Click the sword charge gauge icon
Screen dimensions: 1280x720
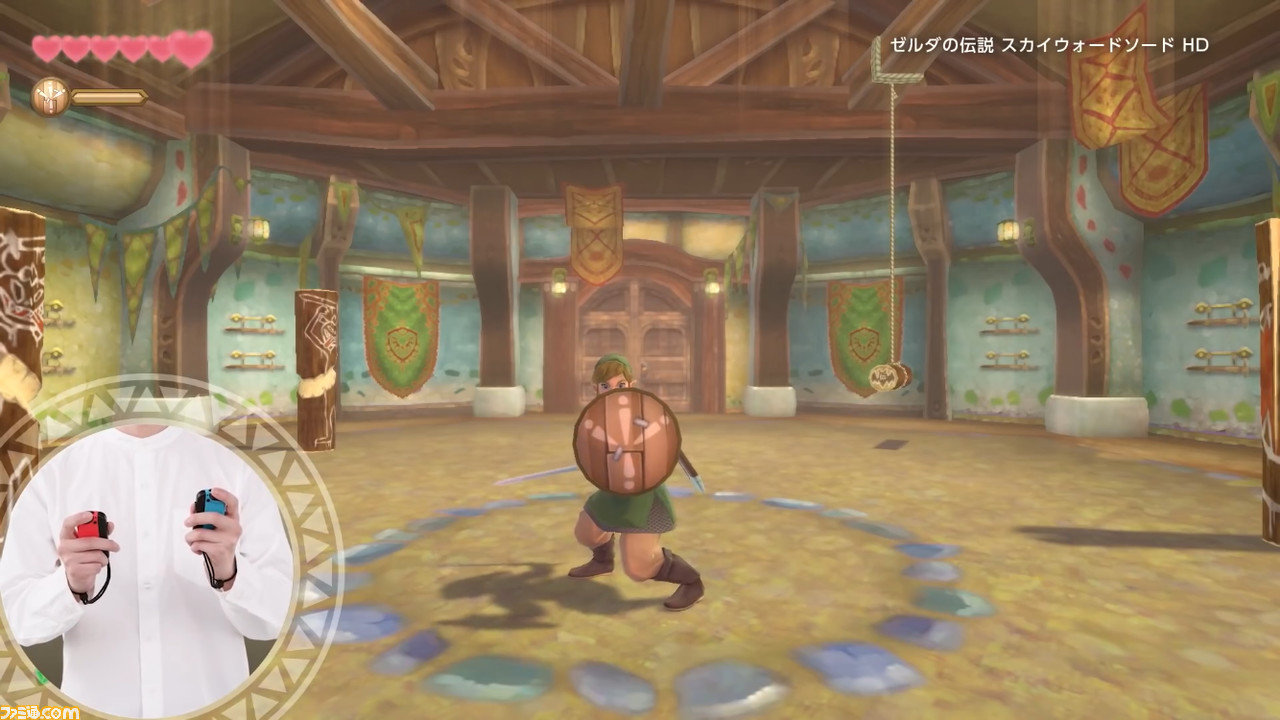pos(49,97)
